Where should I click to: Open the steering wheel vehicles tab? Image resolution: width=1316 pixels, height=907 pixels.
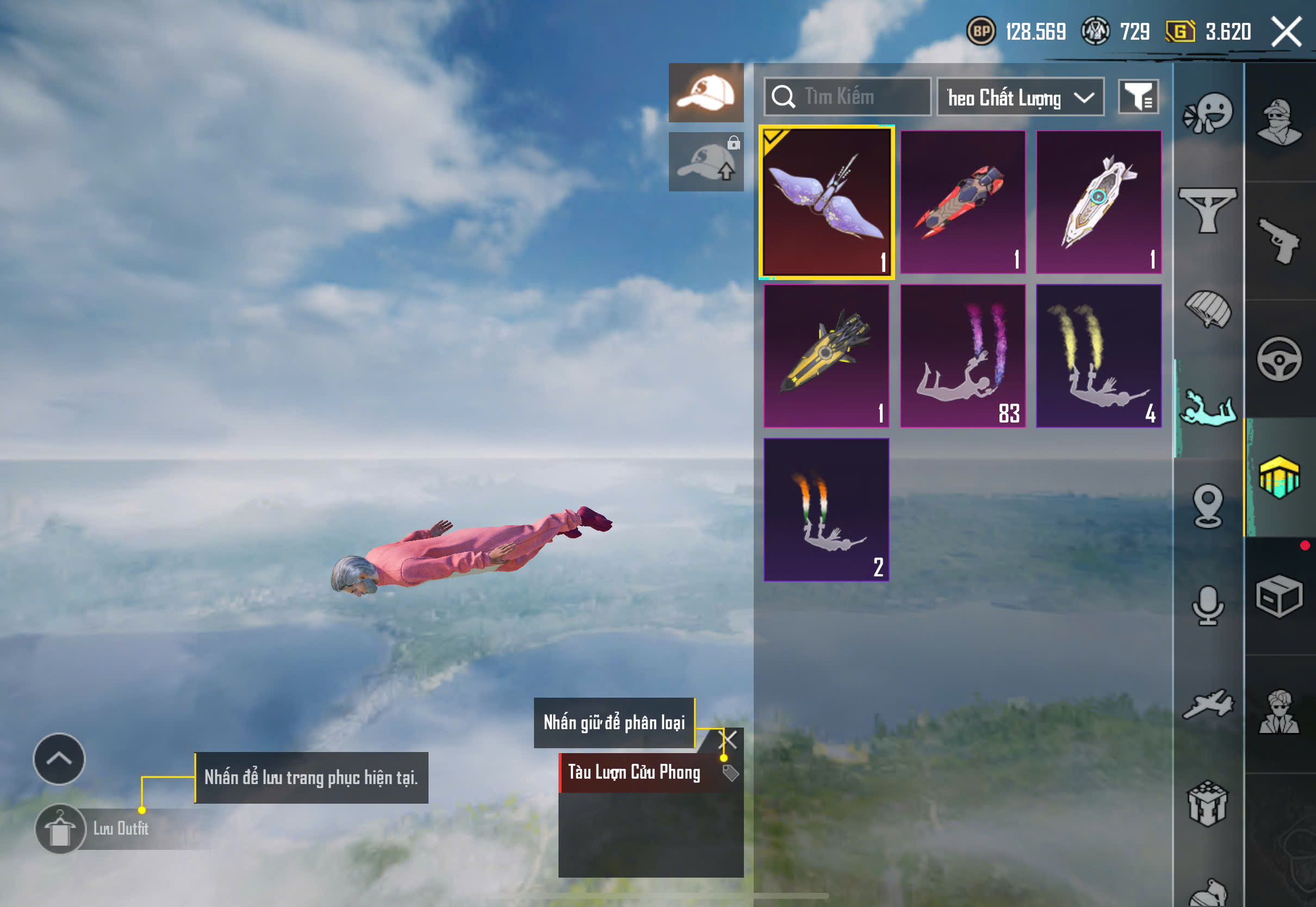click(1280, 359)
